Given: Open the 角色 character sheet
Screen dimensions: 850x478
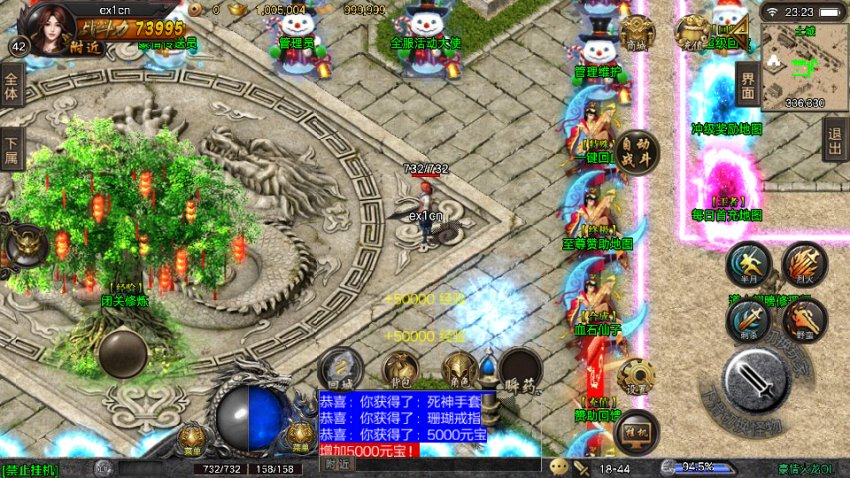Looking at the screenshot, I should [460, 369].
